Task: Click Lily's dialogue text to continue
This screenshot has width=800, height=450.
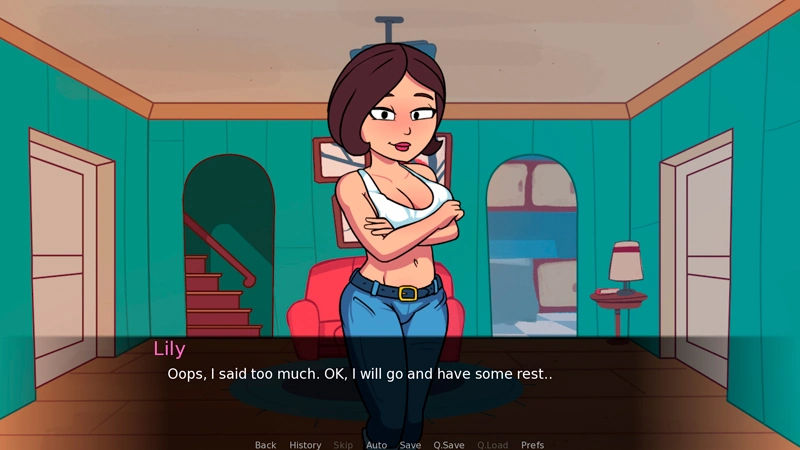Action: (x=359, y=375)
